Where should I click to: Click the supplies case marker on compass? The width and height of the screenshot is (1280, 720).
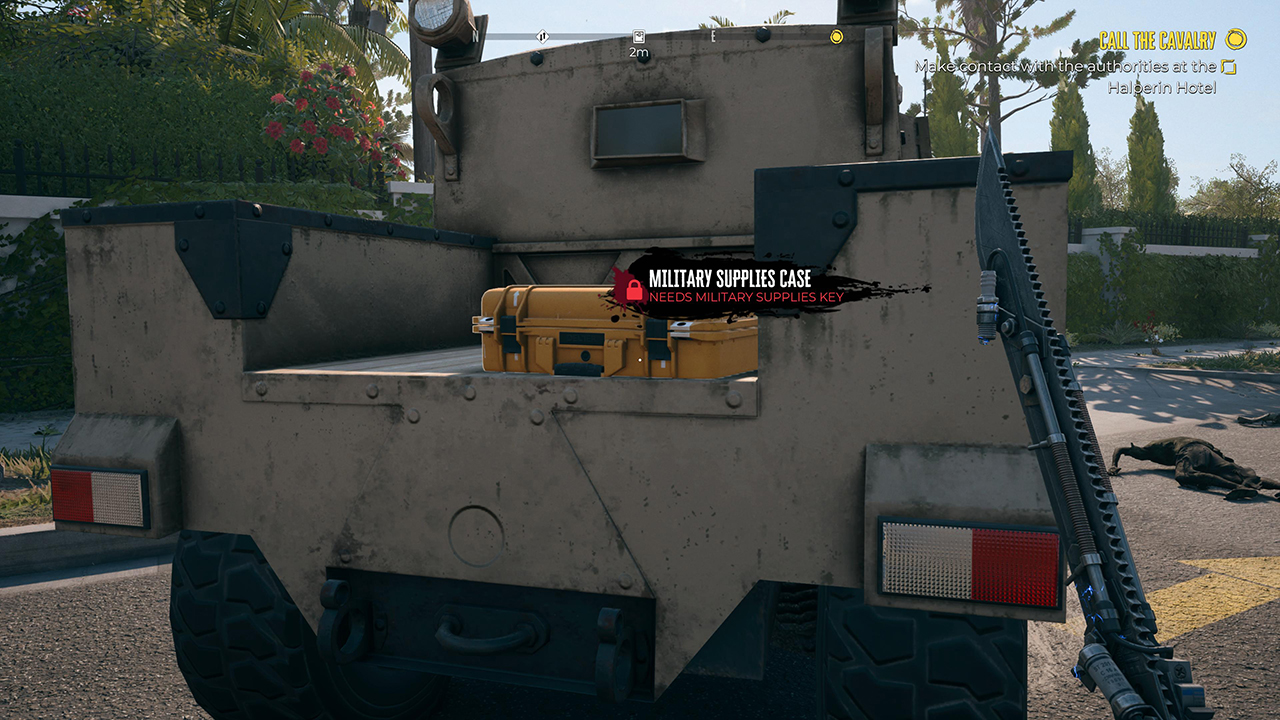[637, 37]
